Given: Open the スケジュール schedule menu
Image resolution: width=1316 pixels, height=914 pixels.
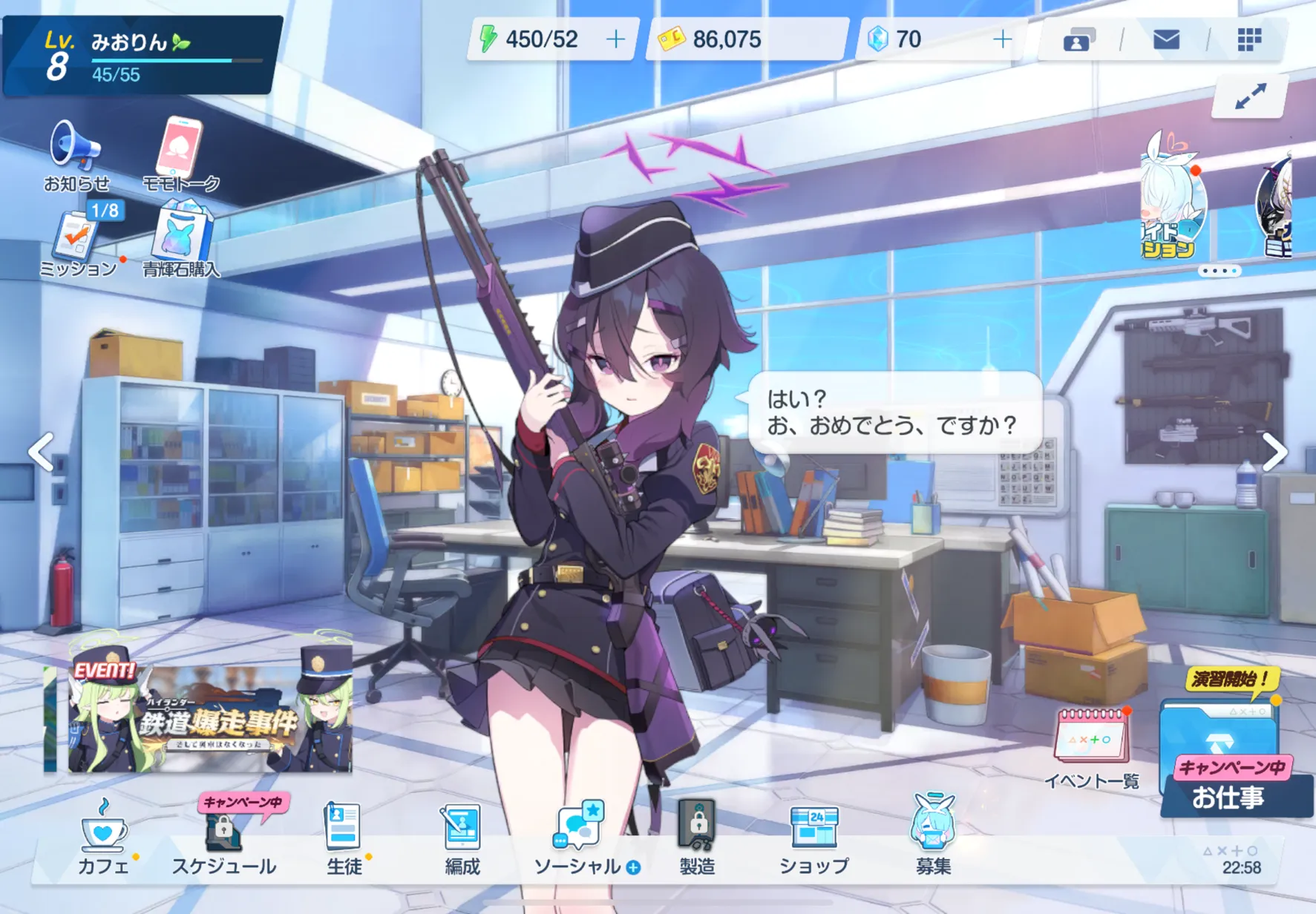Looking at the screenshot, I should point(223,835).
